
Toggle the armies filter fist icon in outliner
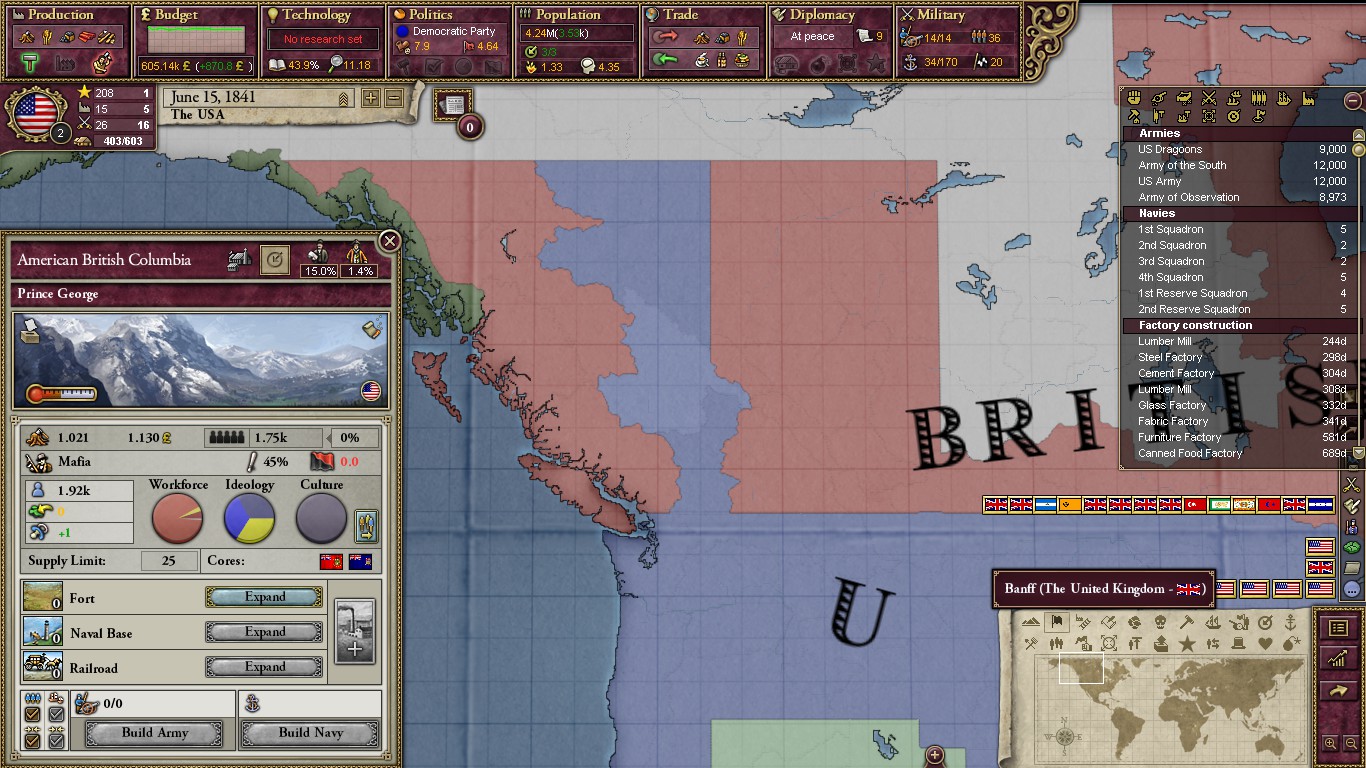[1133, 98]
